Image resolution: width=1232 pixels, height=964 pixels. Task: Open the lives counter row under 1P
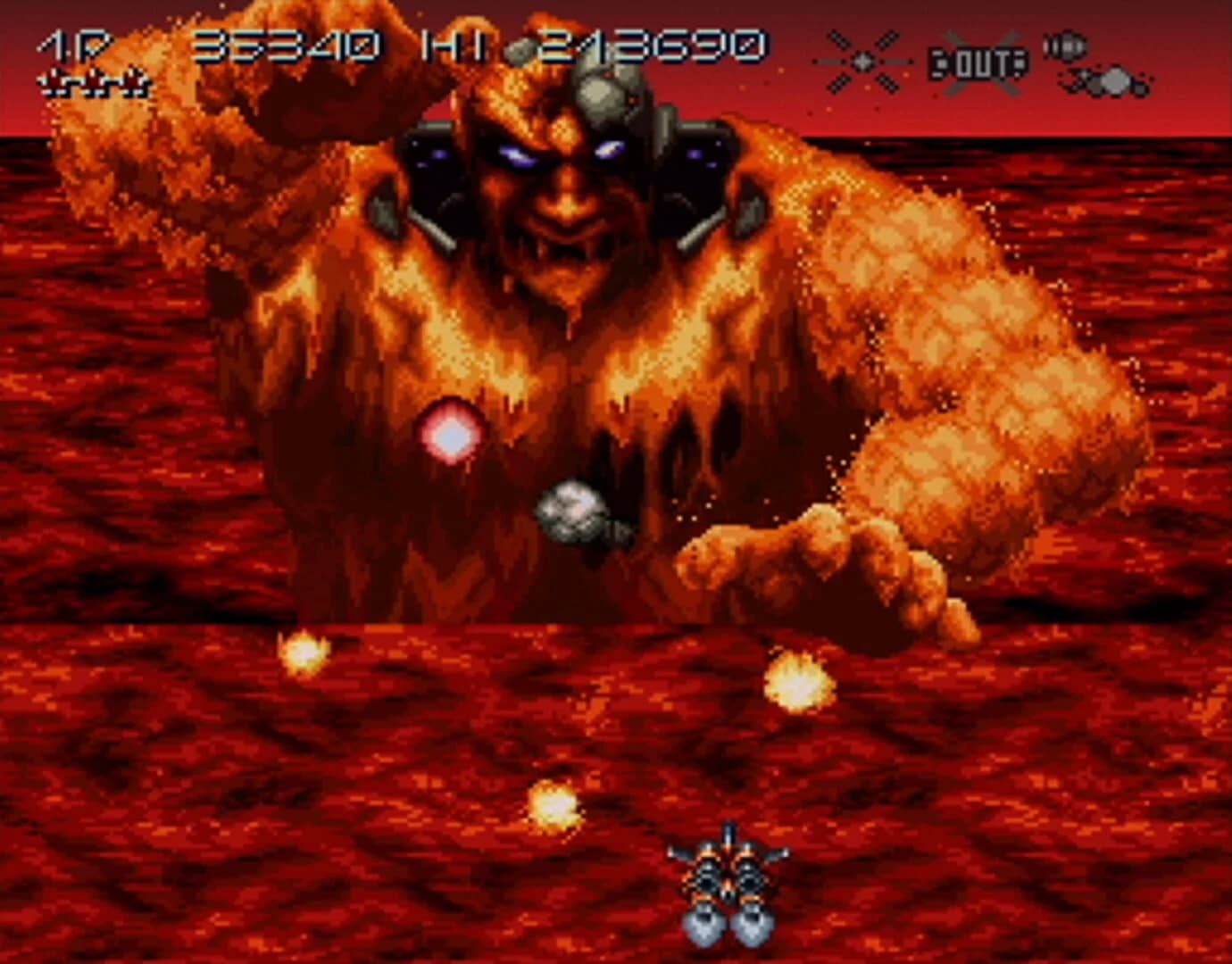pyautogui.click(x=94, y=85)
